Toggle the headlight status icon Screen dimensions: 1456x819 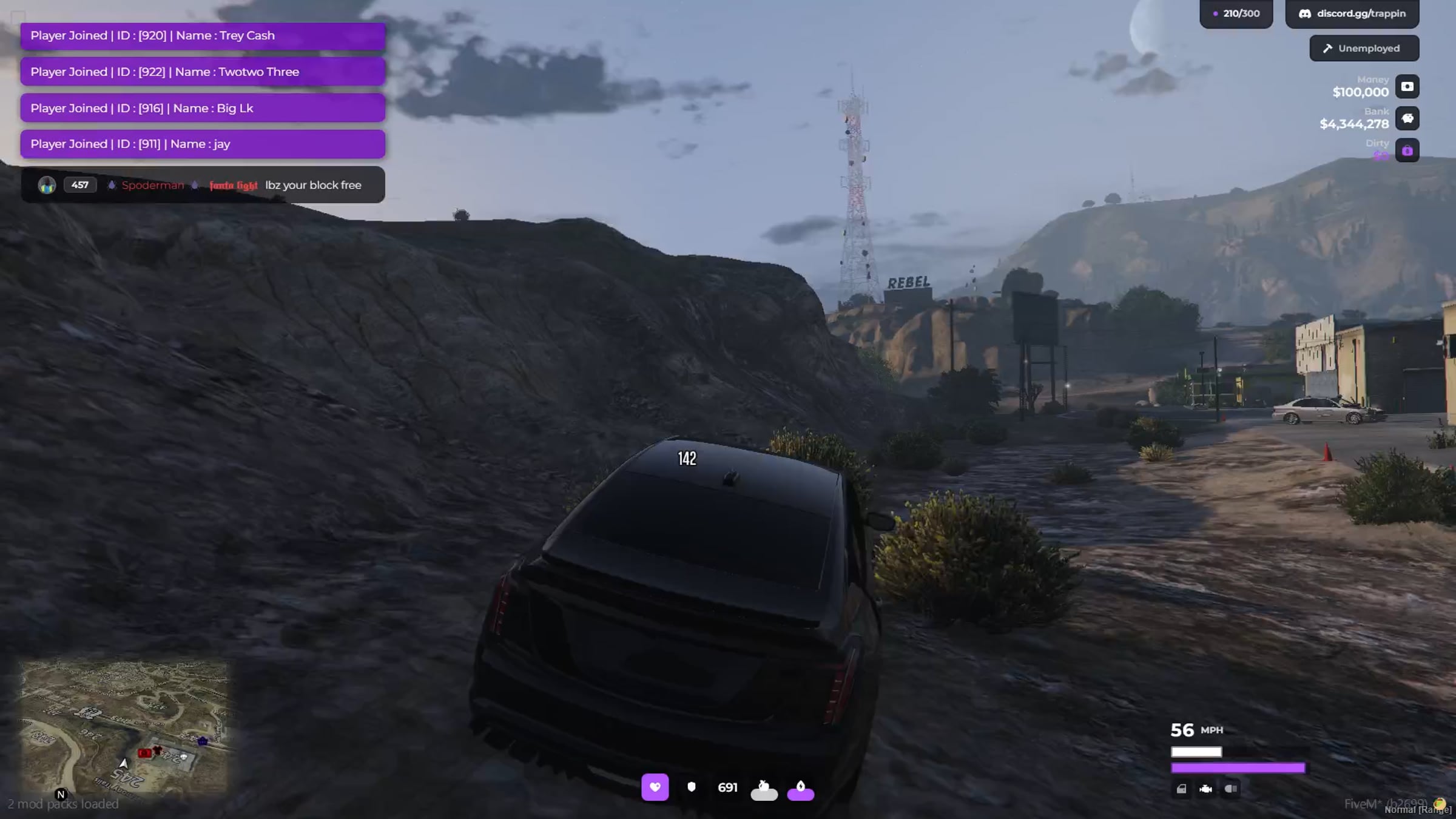pos(1230,789)
